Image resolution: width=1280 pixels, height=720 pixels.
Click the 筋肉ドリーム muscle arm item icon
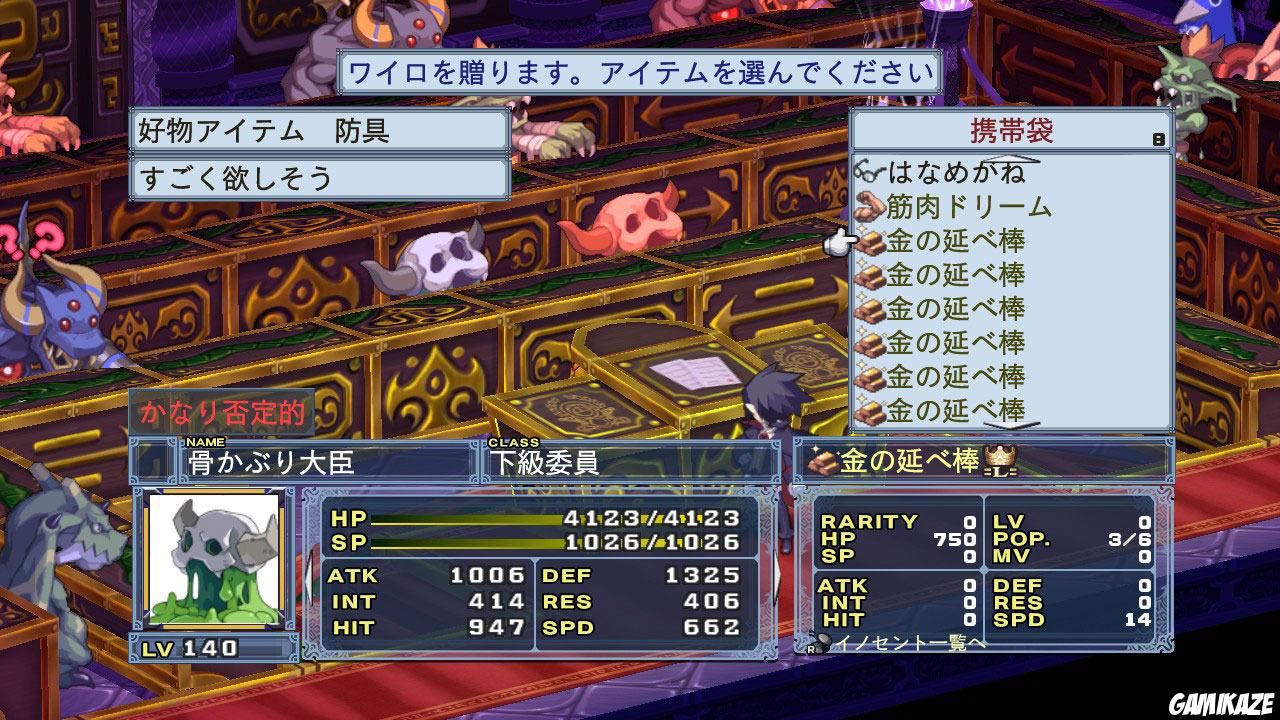tap(870, 204)
